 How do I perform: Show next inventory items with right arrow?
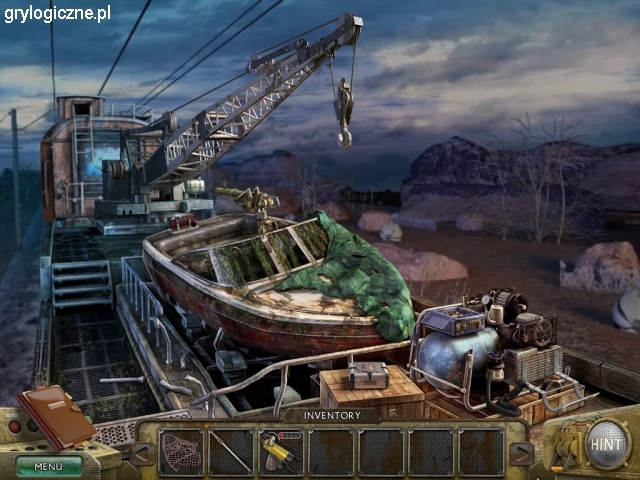click(x=521, y=453)
